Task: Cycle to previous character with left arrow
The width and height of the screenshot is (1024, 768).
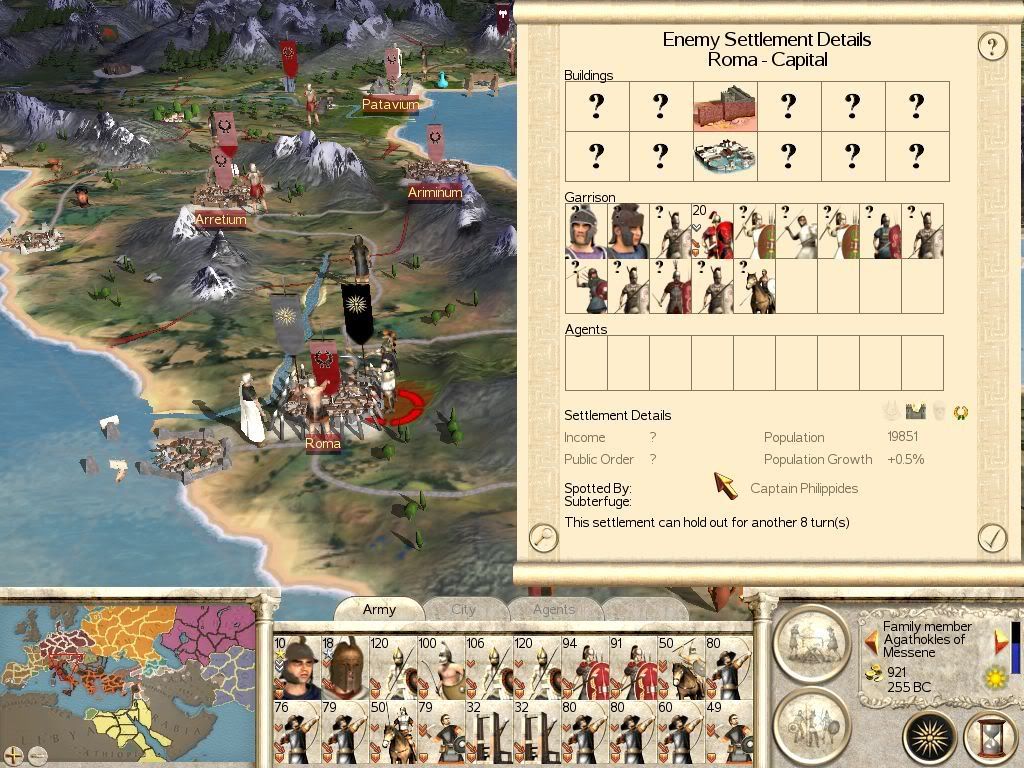Action: tap(871, 640)
